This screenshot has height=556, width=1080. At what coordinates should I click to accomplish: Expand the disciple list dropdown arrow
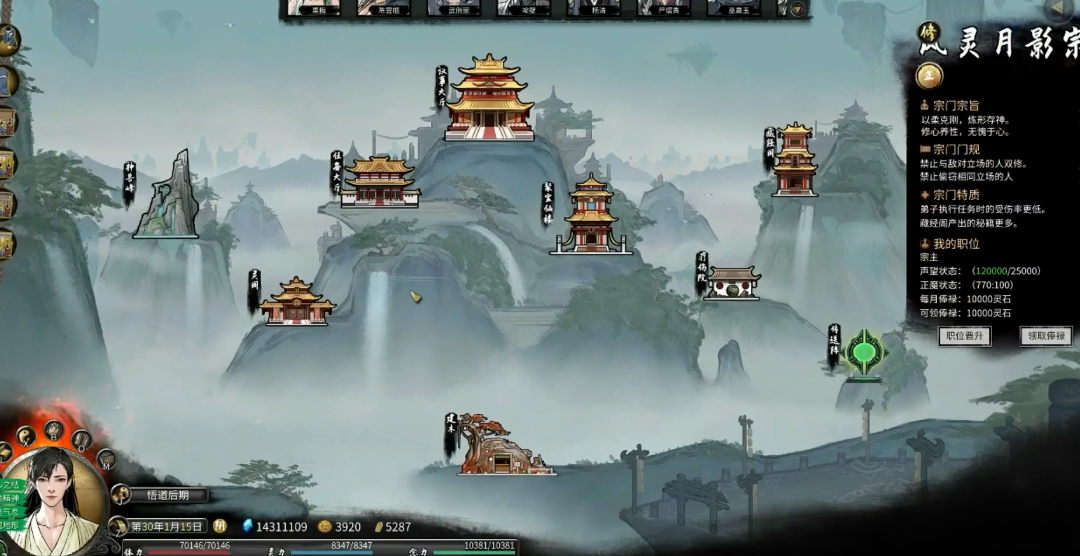point(797,8)
